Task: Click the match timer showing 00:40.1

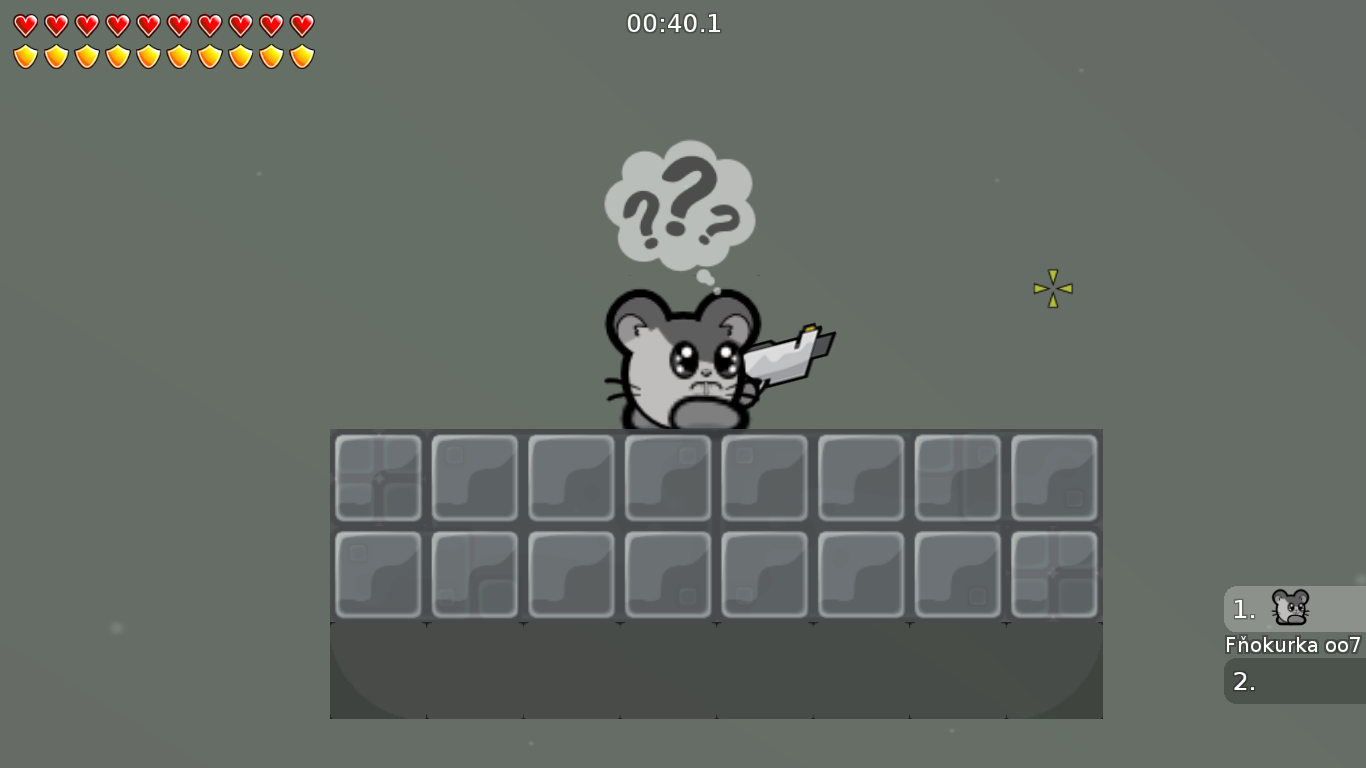Action: pos(674,23)
